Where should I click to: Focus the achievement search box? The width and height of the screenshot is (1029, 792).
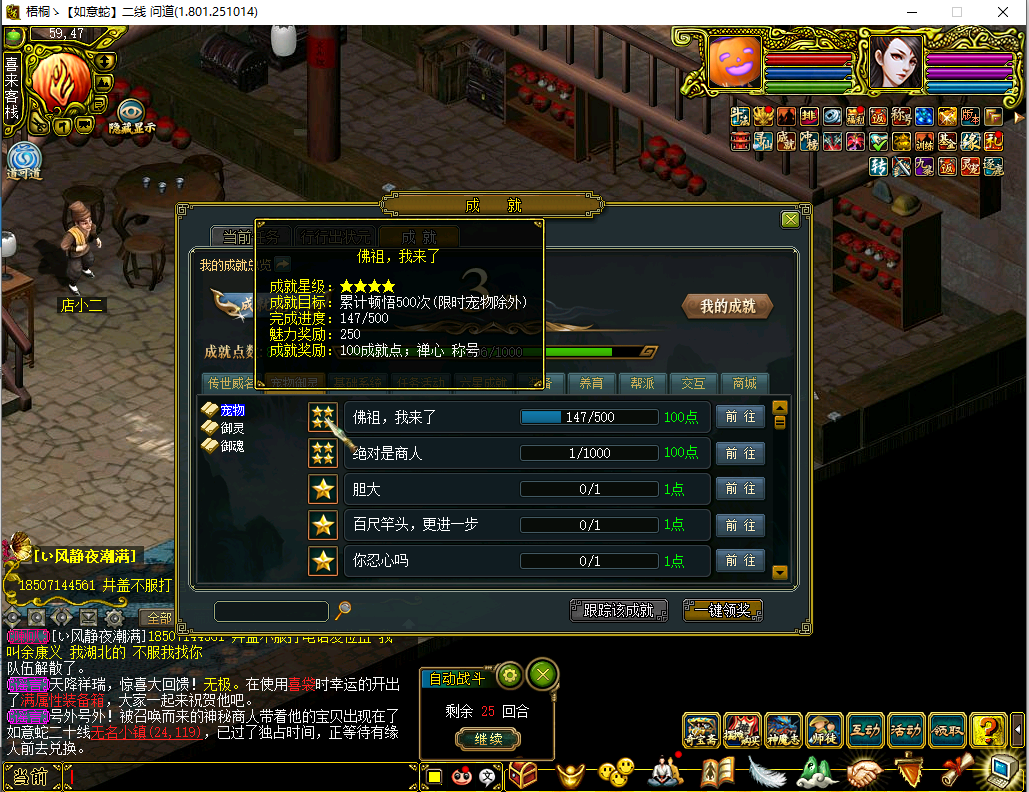tap(271, 611)
